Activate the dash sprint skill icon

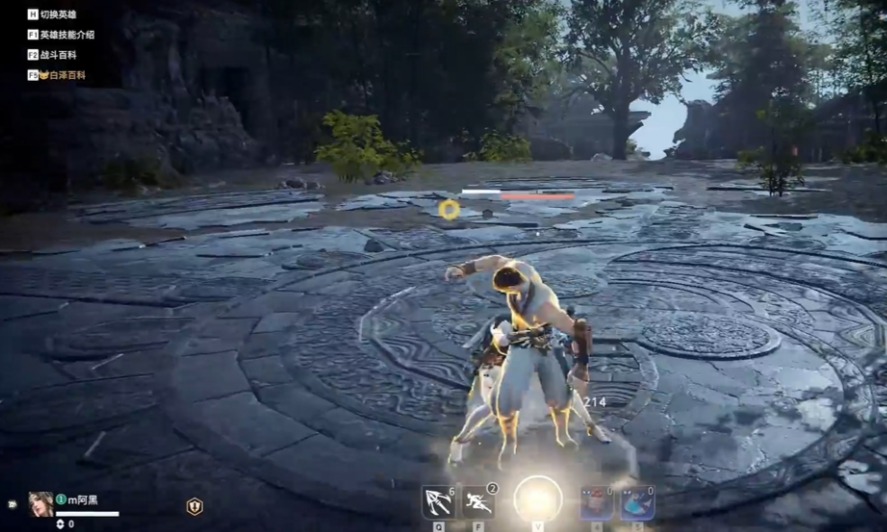tap(478, 501)
